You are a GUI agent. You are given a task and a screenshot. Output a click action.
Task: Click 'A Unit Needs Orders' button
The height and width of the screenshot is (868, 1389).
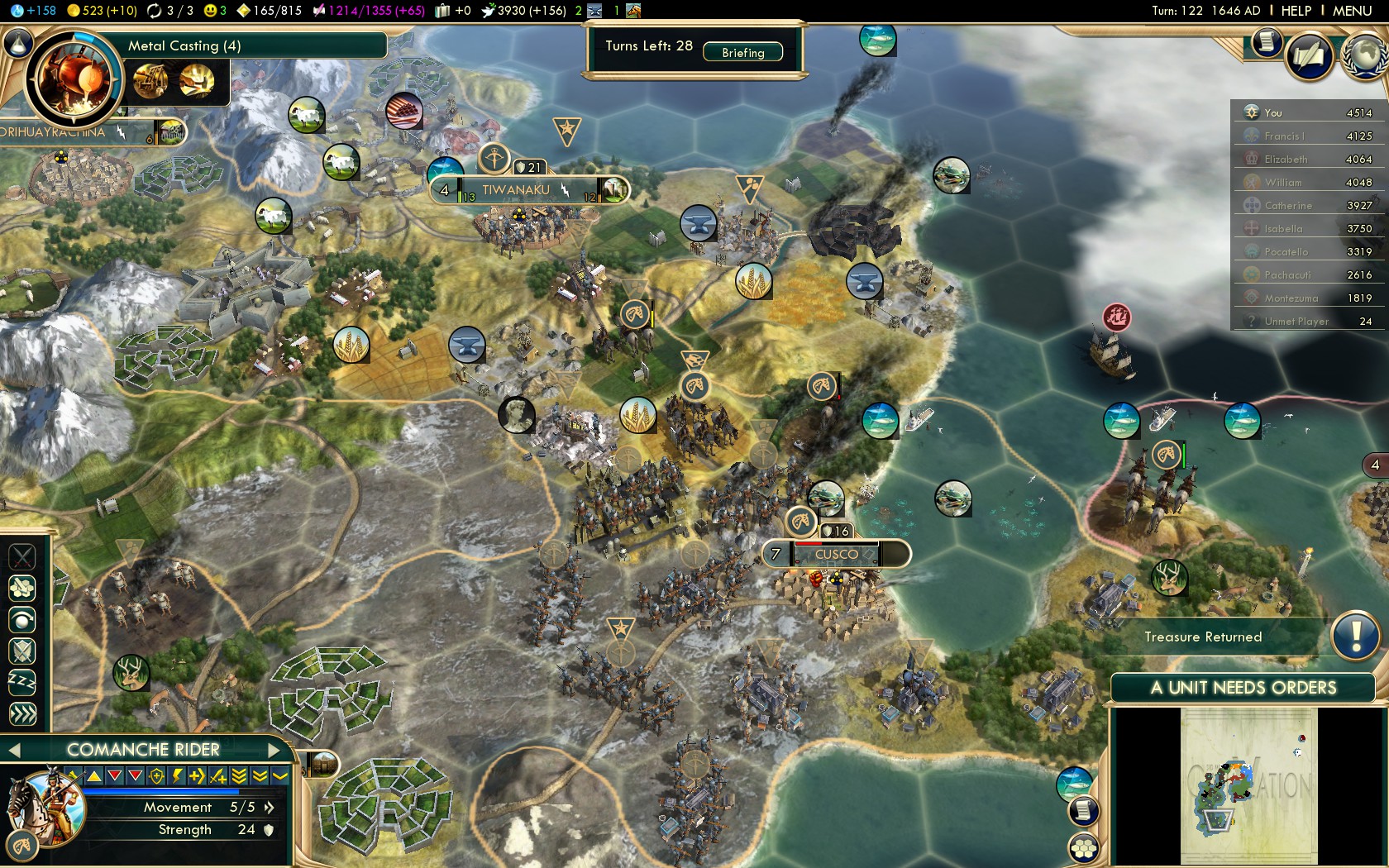1243,688
